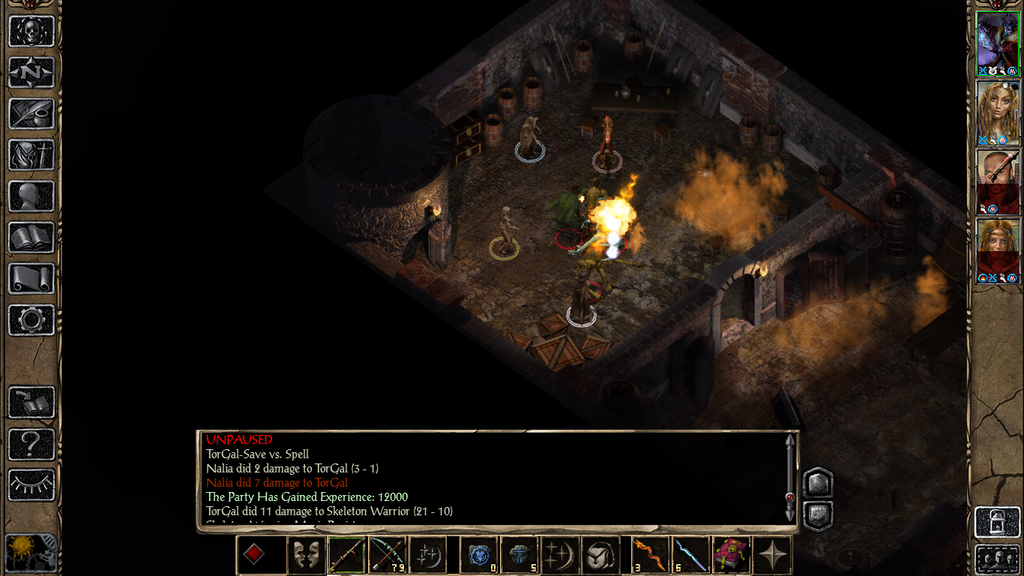Open the area map with compass button
Viewport: 1024px width, 576px height.
31,72
